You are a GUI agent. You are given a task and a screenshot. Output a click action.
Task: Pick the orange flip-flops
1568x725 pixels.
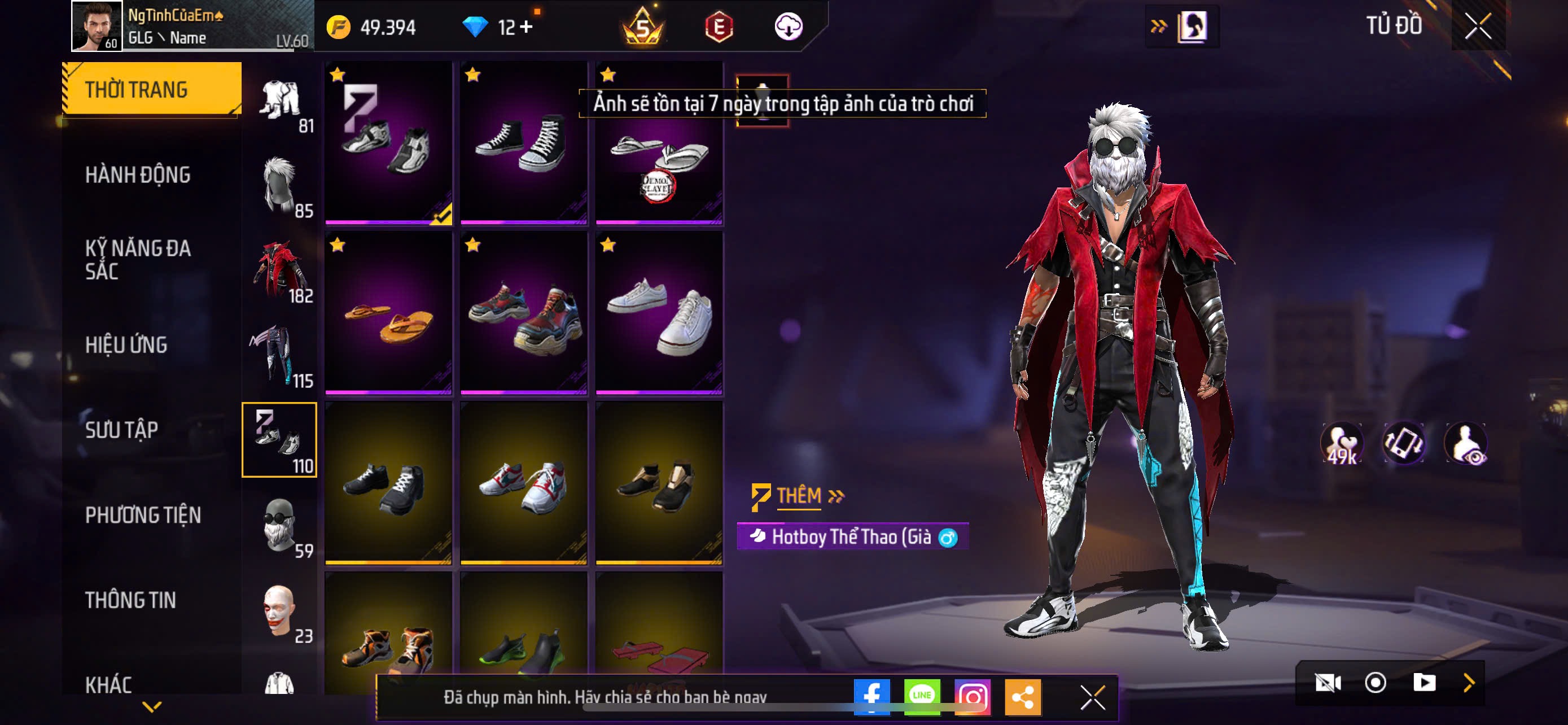click(x=388, y=313)
